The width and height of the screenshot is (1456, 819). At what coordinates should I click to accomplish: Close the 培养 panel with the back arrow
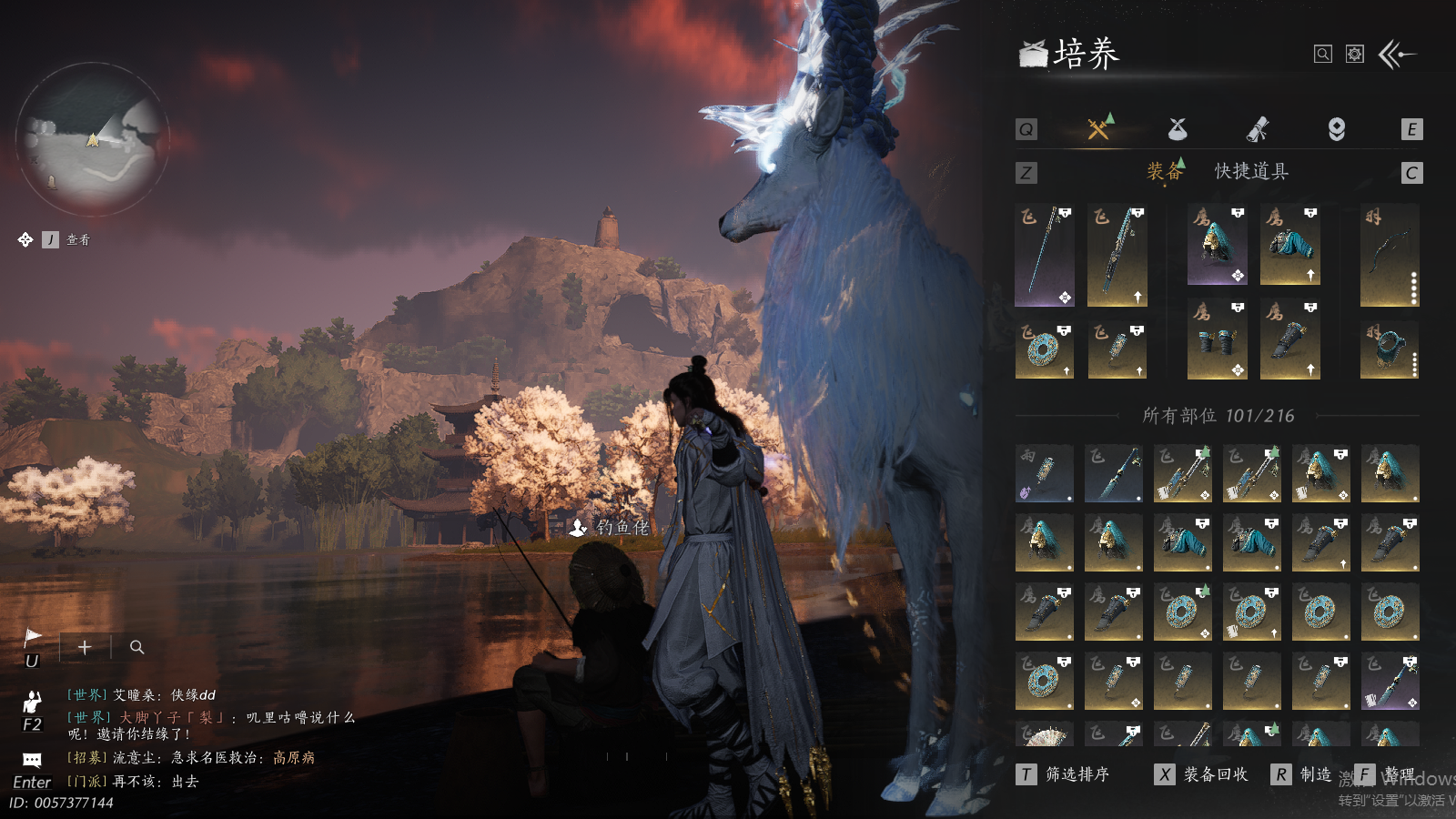click(x=1397, y=55)
